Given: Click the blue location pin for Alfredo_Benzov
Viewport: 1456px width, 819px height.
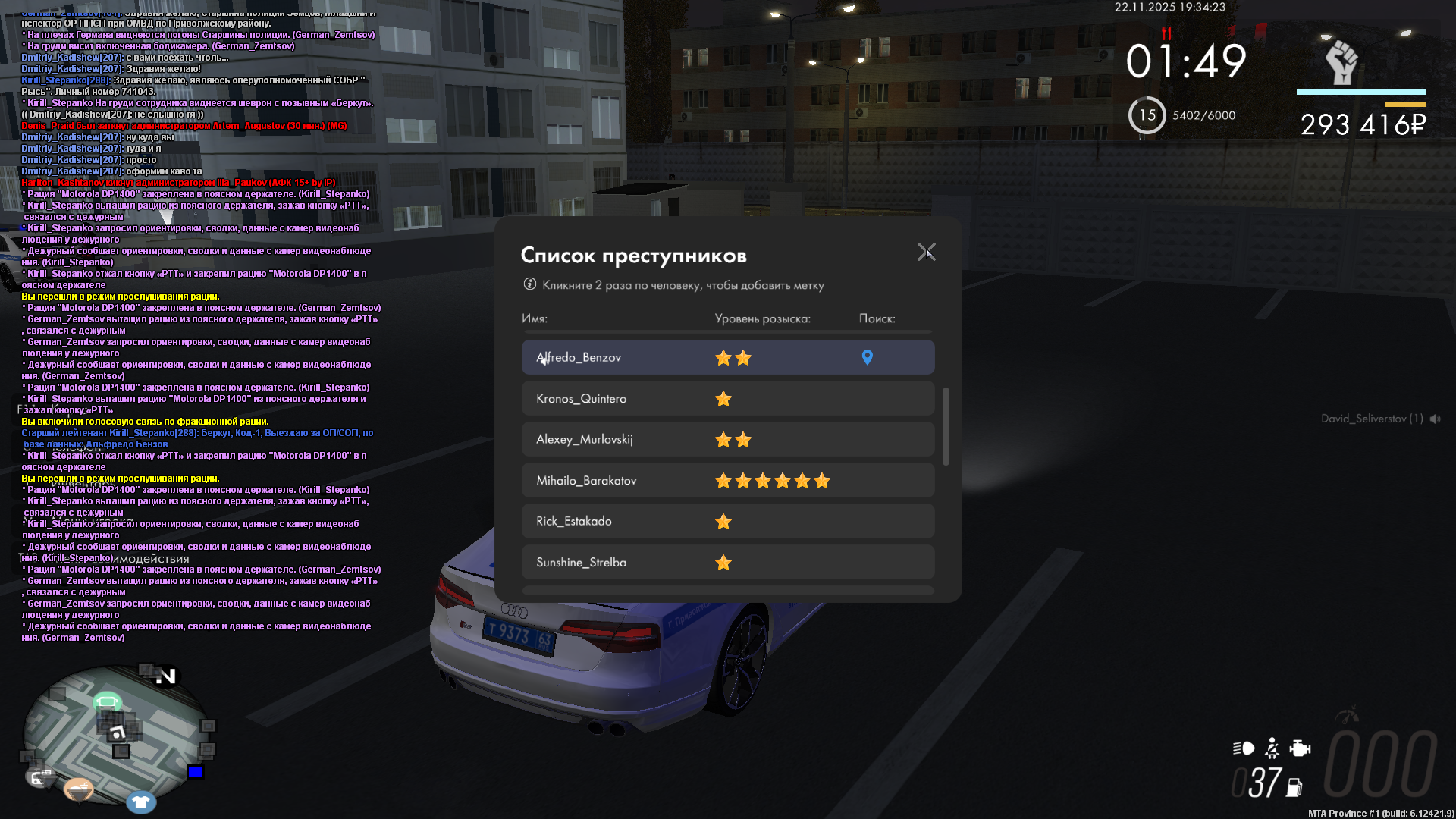Looking at the screenshot, I should pyautogui.click(x=868, y=357).
